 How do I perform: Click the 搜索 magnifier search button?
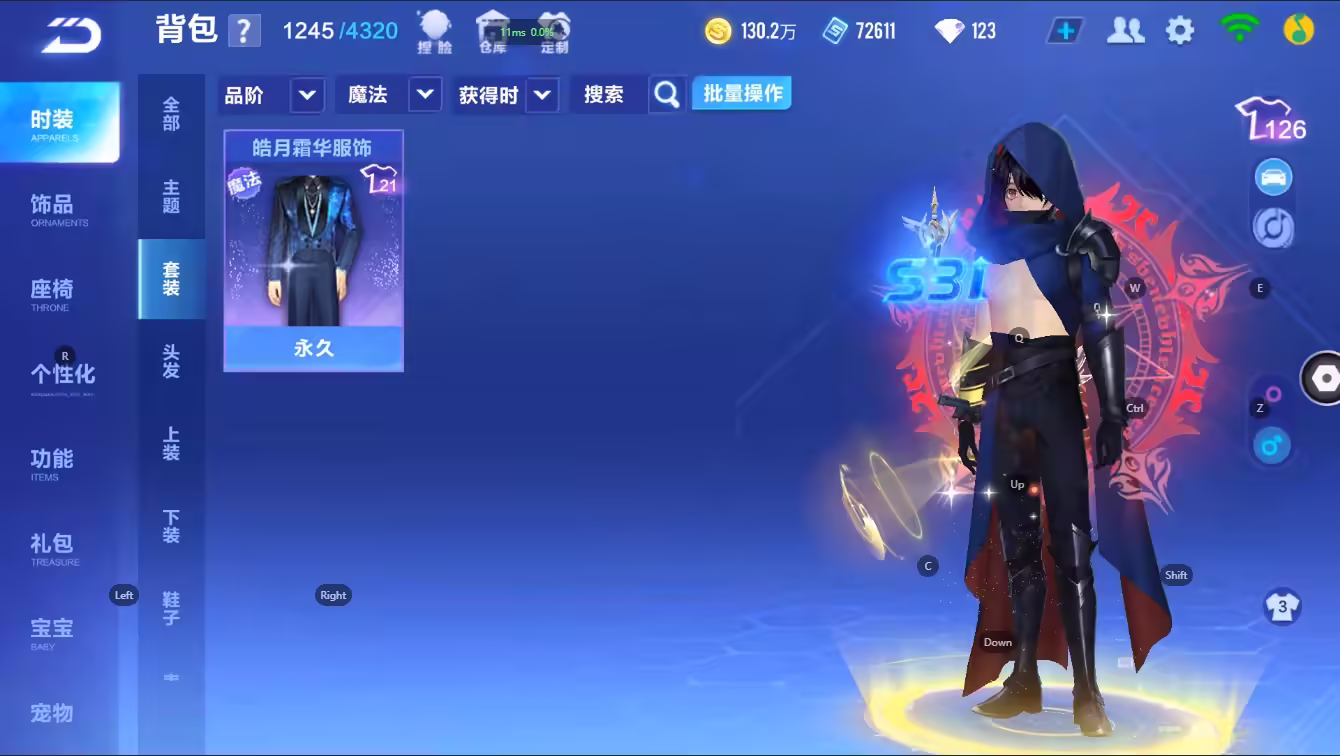point(667,95)
